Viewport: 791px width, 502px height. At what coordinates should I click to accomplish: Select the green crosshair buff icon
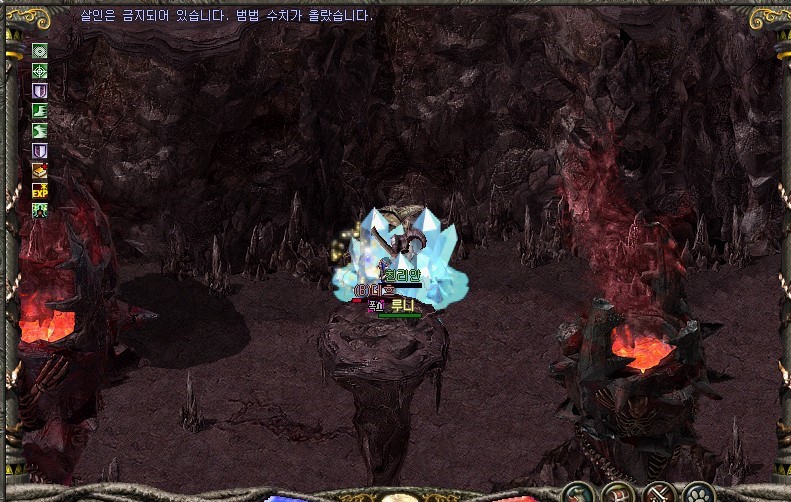tap(40, 70)
